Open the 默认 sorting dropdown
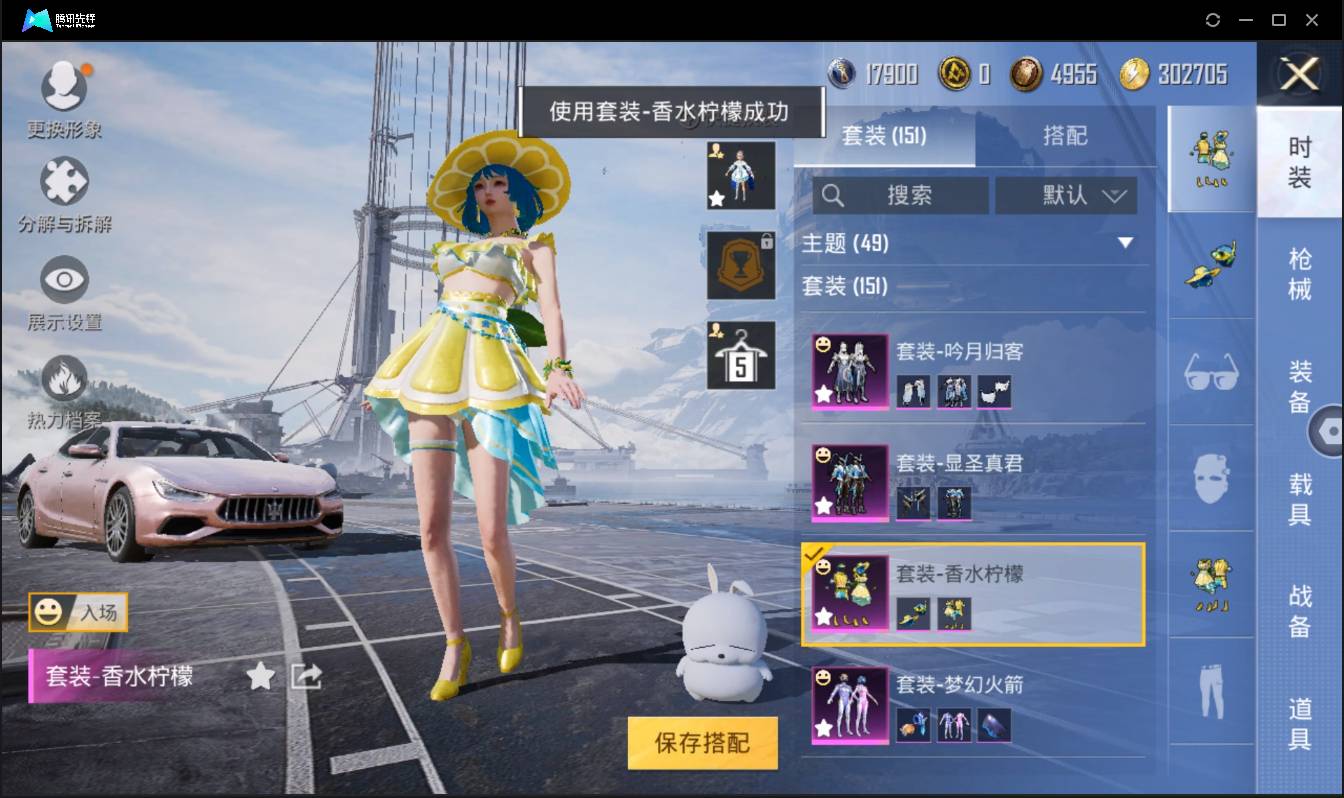1344x798 pixels. tap(1066, 196)
